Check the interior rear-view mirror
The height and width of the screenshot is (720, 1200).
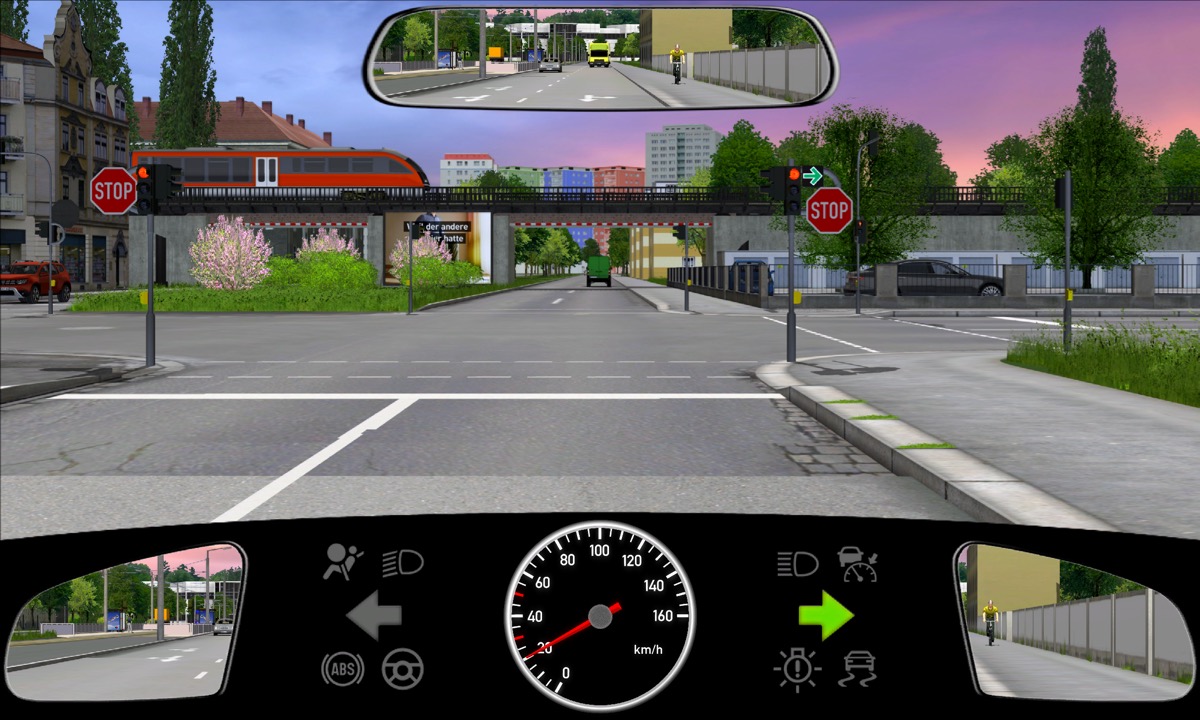[601, 58]
